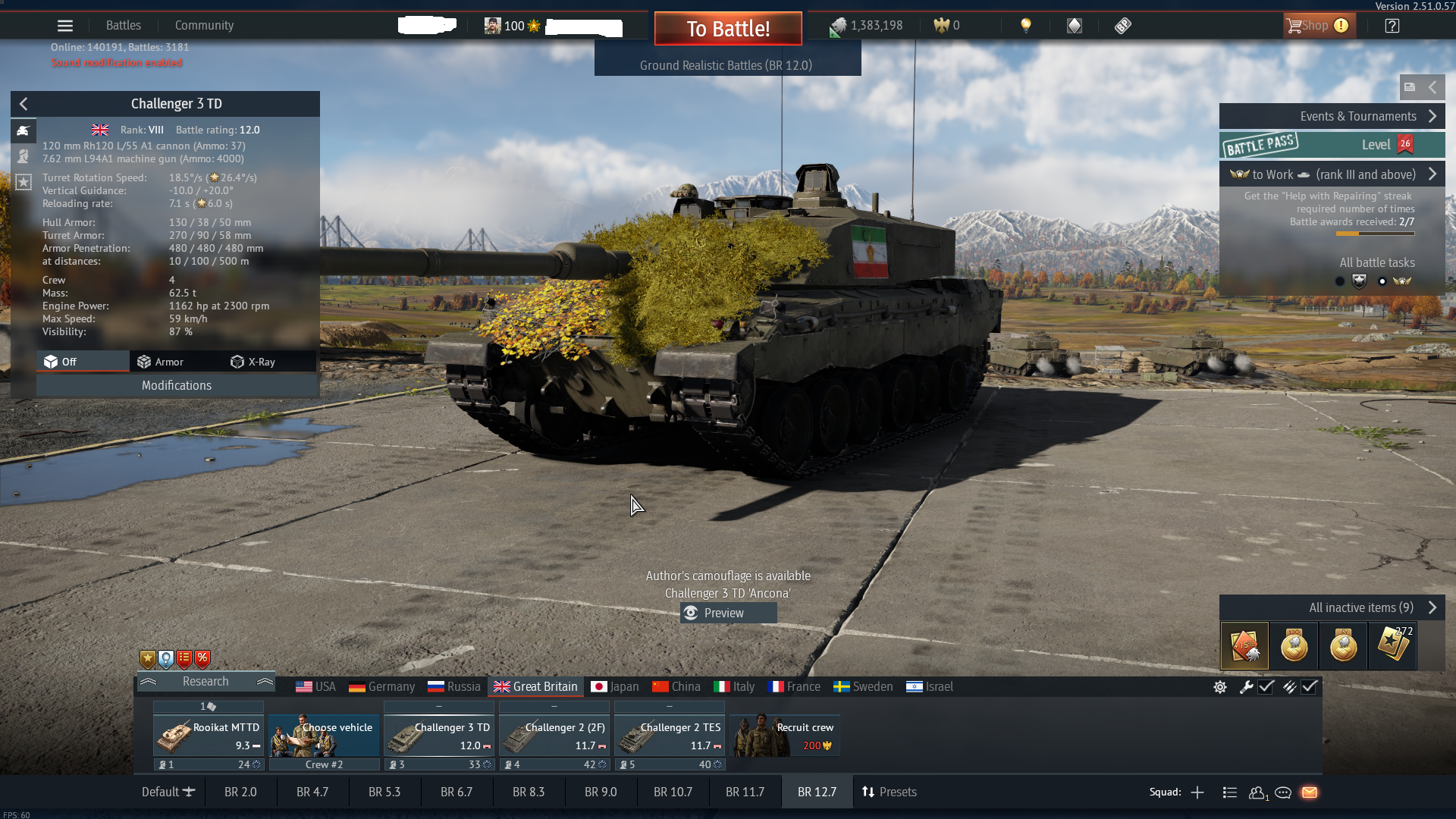Image resolution: width=1456 pixels, height=819 pixels.
Task: Open the wrench repair/modifications icon
Action: 1247,687
